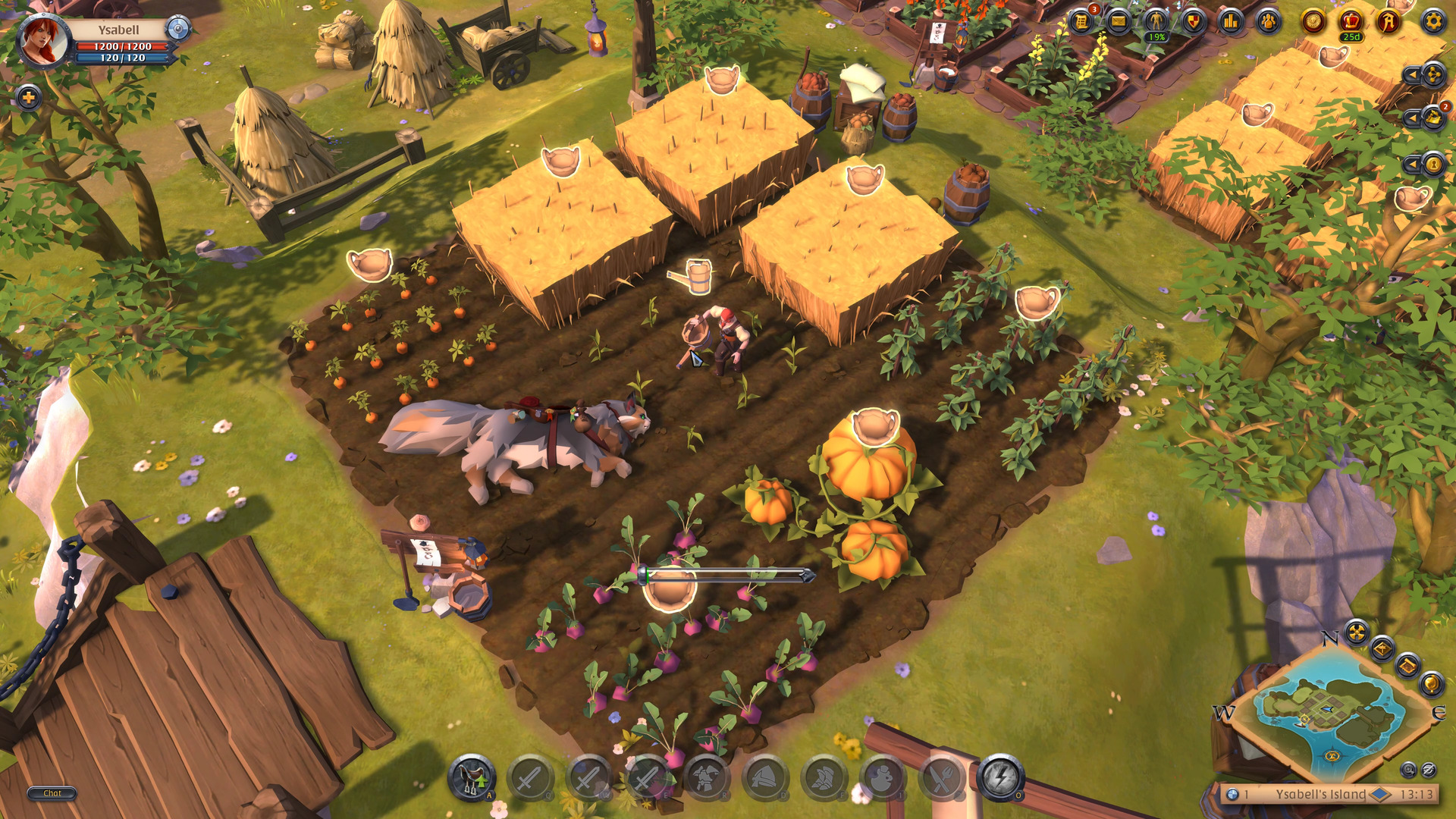Open the gold coin currency window

(x=1312, y=20)
